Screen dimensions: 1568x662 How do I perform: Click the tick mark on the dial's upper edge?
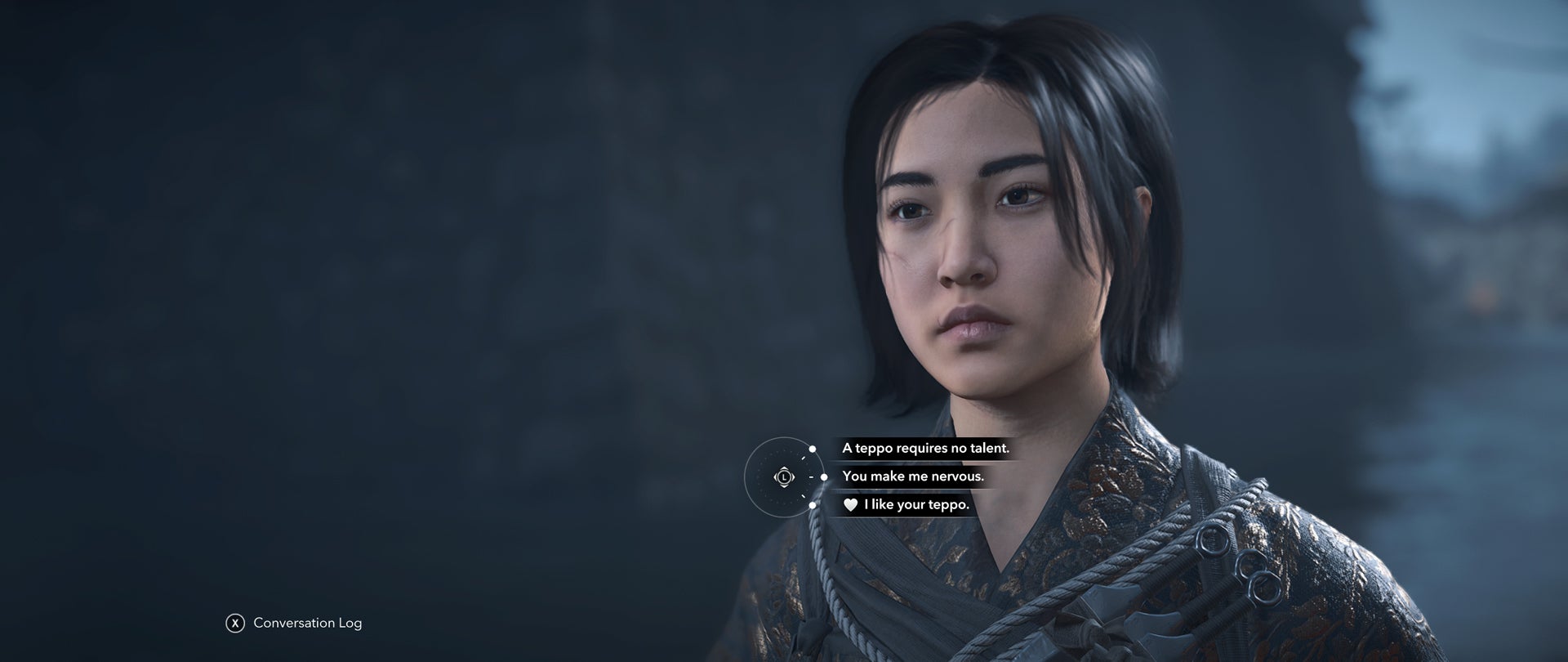[x=803, y=458]
